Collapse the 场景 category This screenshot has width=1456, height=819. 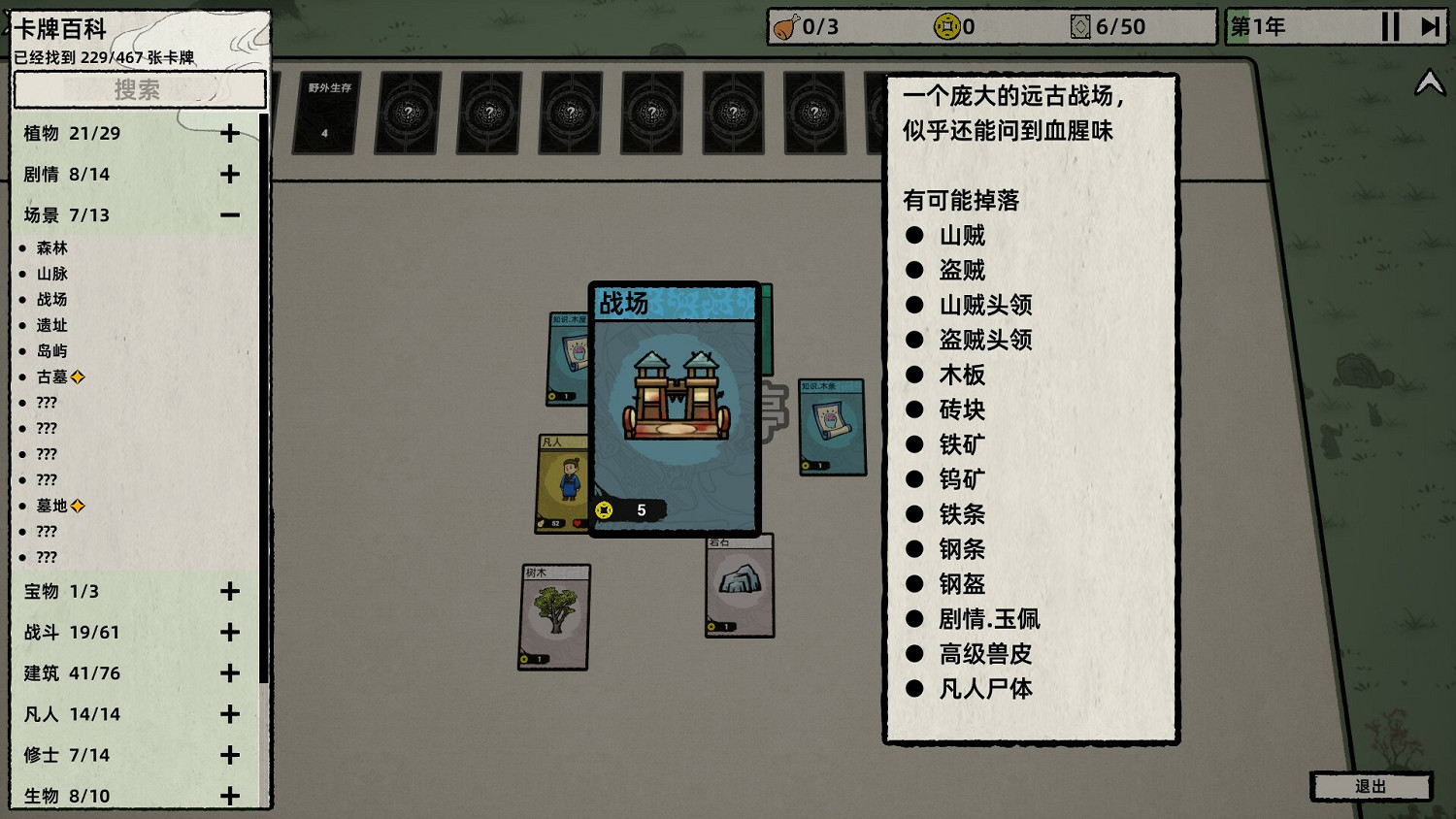pos(230,214)
